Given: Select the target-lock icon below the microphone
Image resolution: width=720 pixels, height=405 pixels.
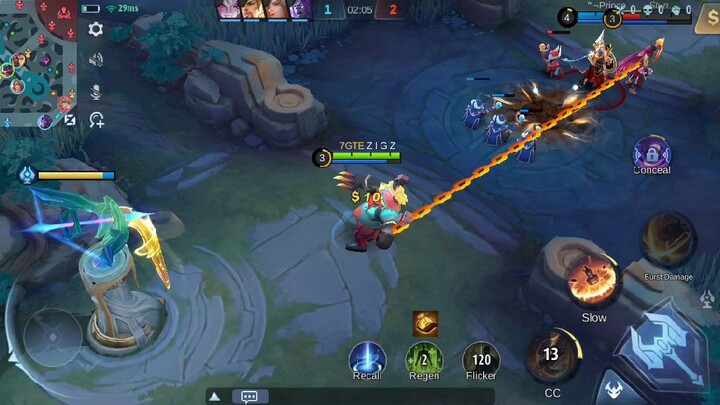Looking at the screenshot, I should tap(96, 121).
